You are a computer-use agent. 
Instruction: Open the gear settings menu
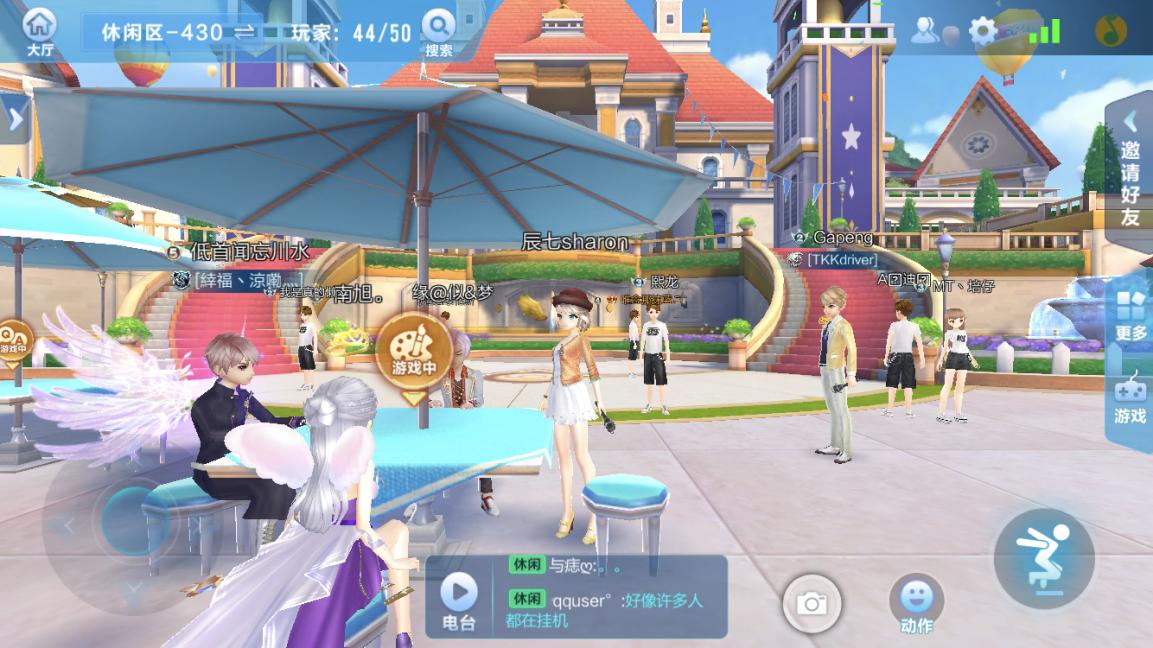982,32
